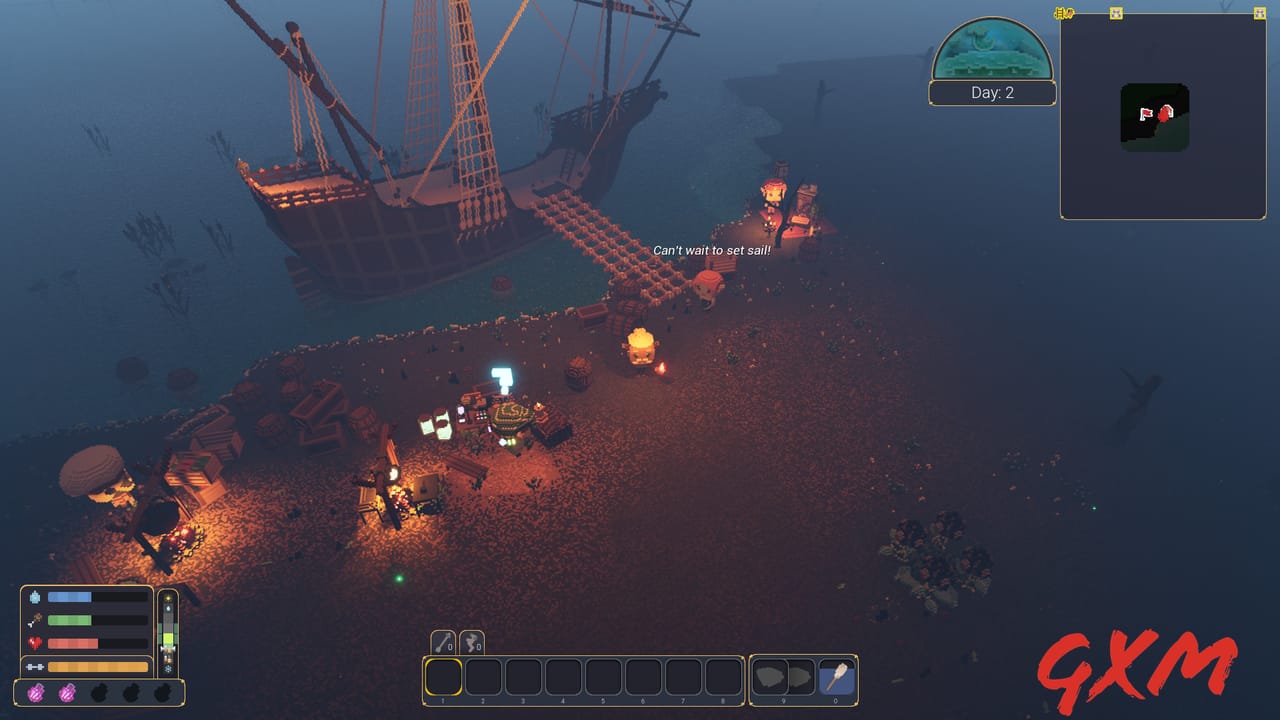Select hotbar slot 1, currently highlighted
The width and height of the screenshot is (1280, 720).
pos(443,678)
